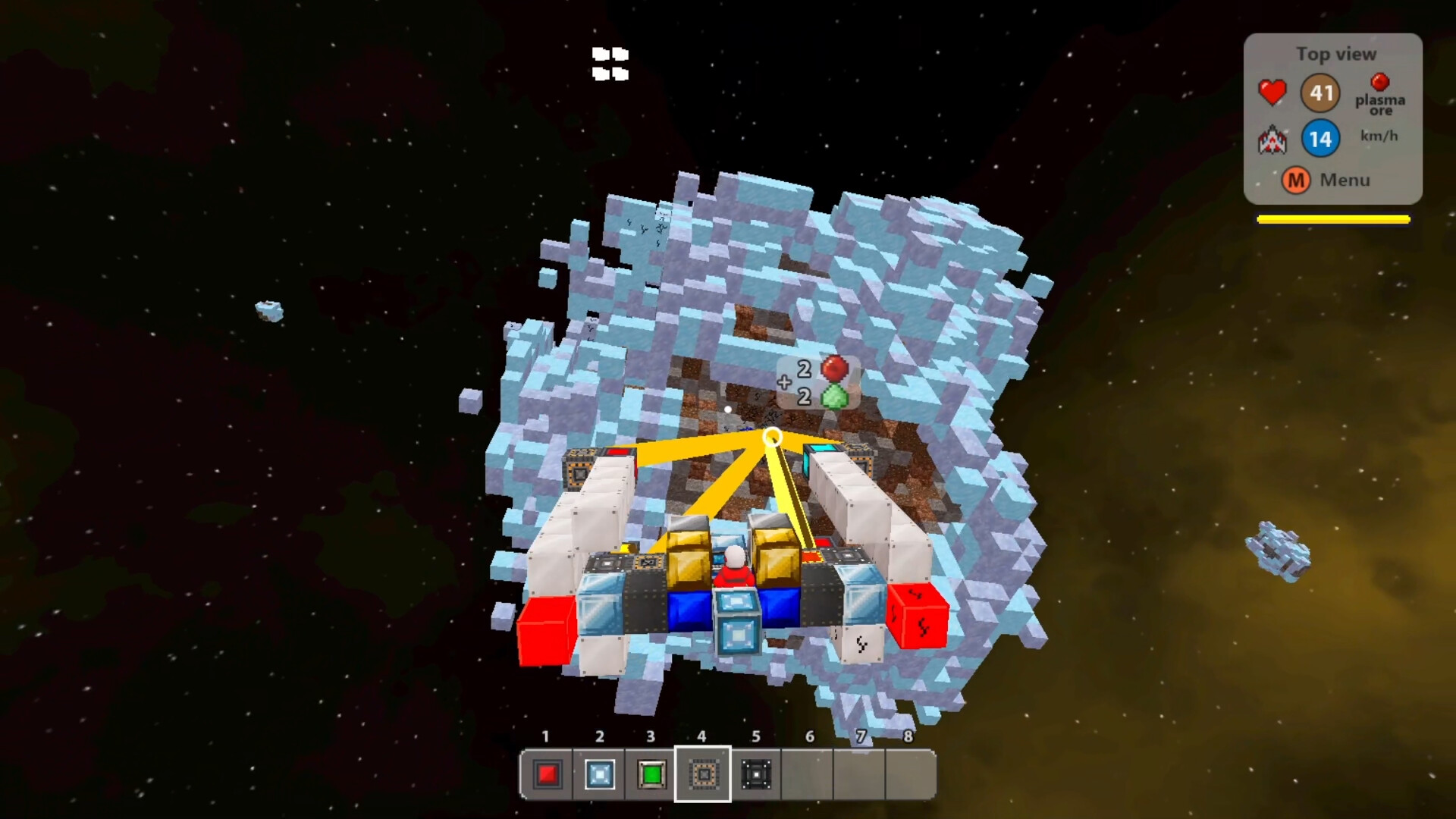Select the ice block in hotbar slot 2

coord(599,775)
